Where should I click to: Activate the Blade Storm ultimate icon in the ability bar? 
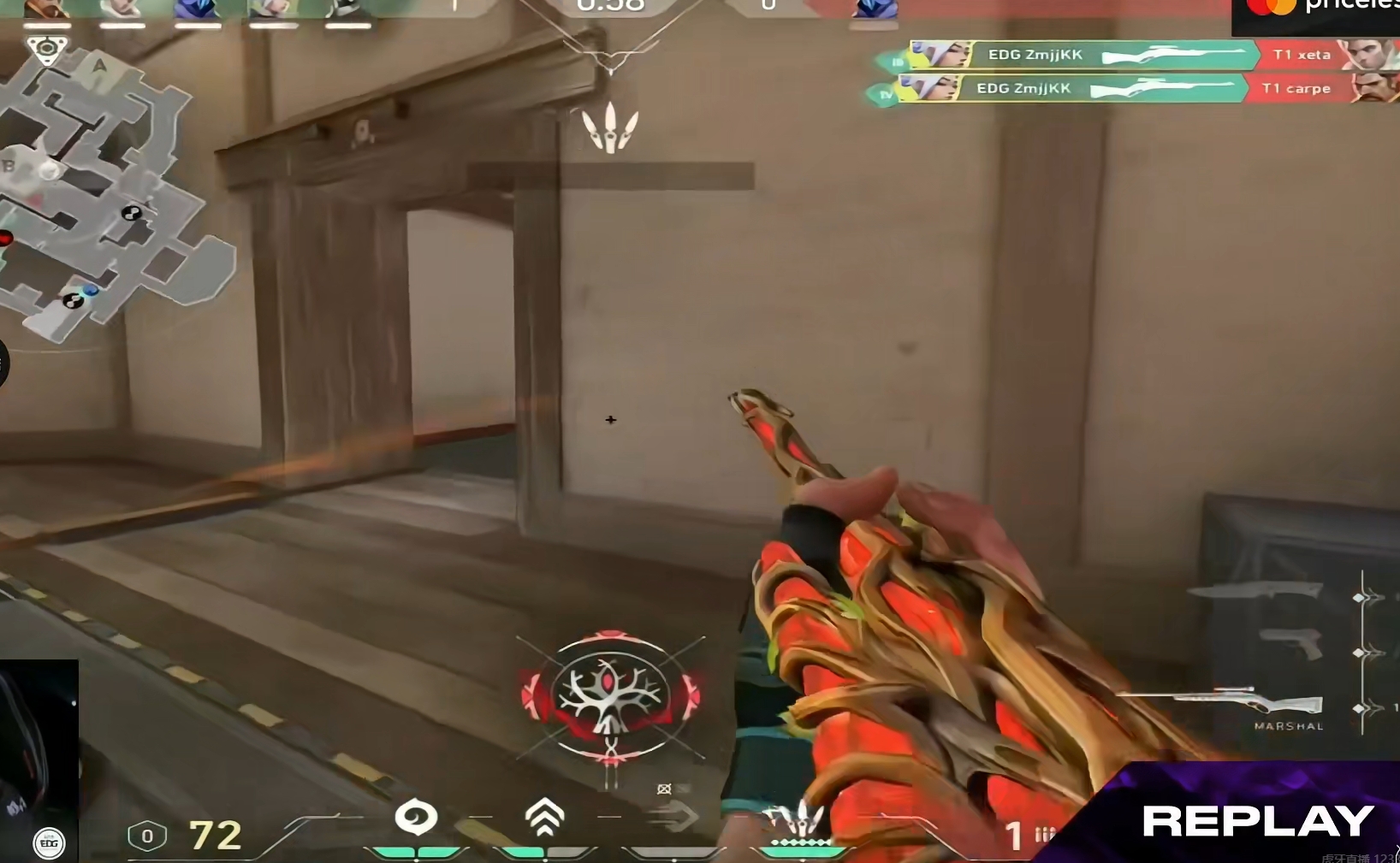pos(801,820)
